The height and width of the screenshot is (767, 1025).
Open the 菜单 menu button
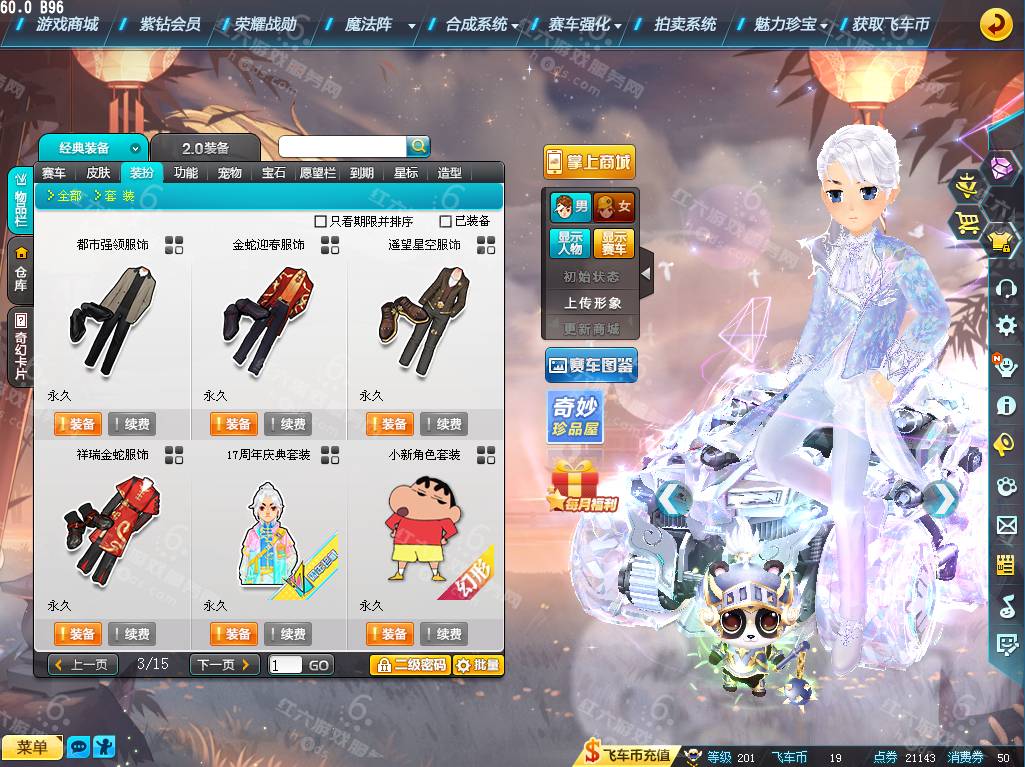pyautogui.click(x=32, y=747)
